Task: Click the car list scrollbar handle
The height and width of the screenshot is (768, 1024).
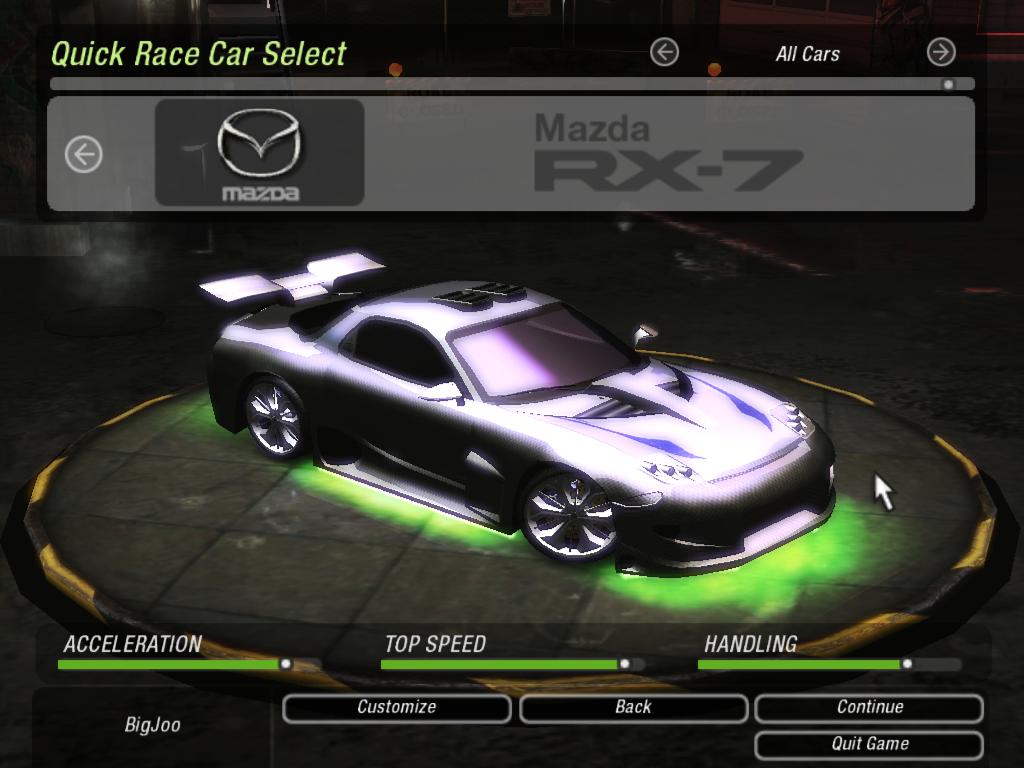Action: pos(948,85)
